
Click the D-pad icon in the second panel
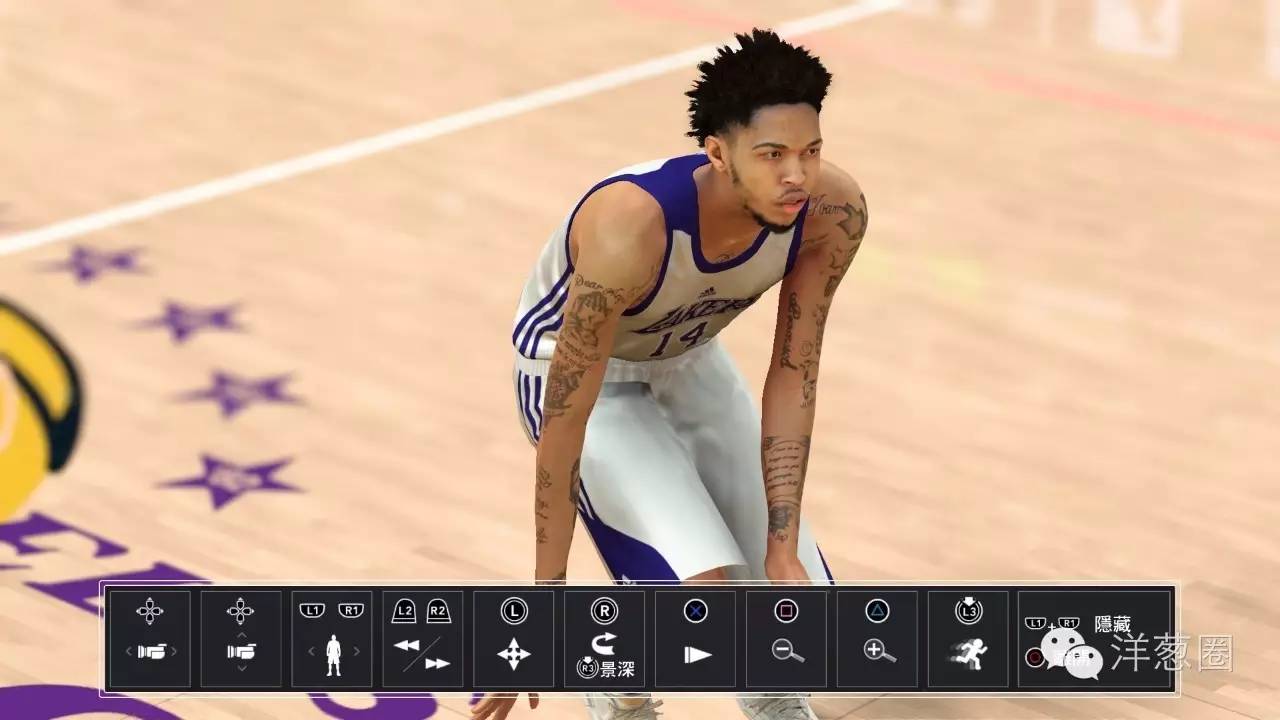point(240,610)
